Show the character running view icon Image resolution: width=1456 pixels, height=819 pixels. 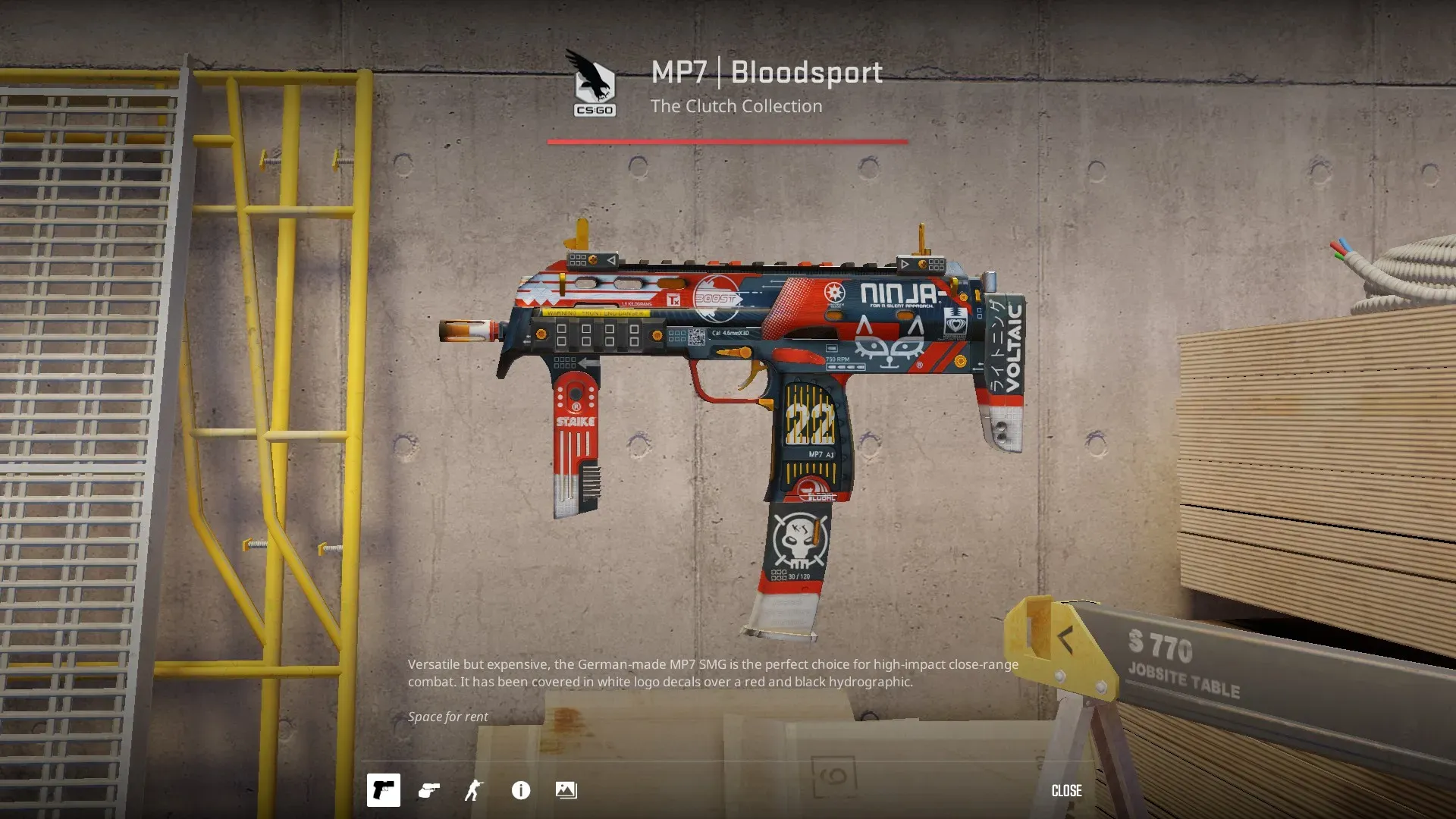(x=474, y=790)
